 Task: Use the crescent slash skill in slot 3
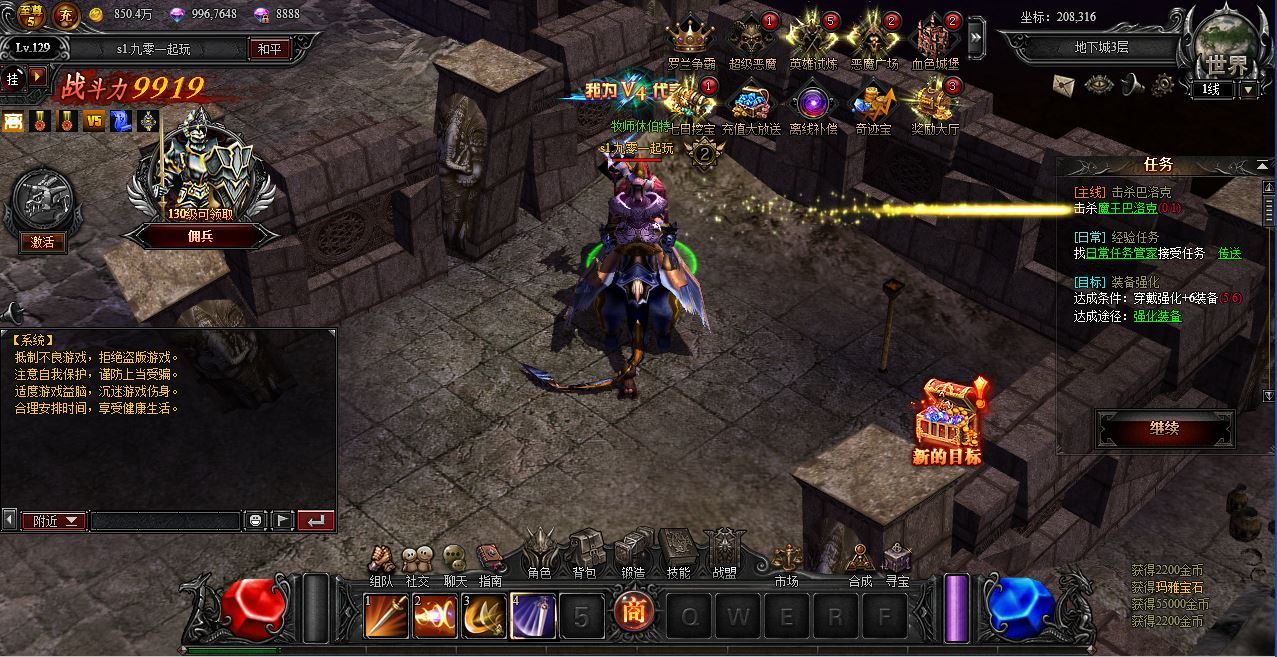pos(484,615)
